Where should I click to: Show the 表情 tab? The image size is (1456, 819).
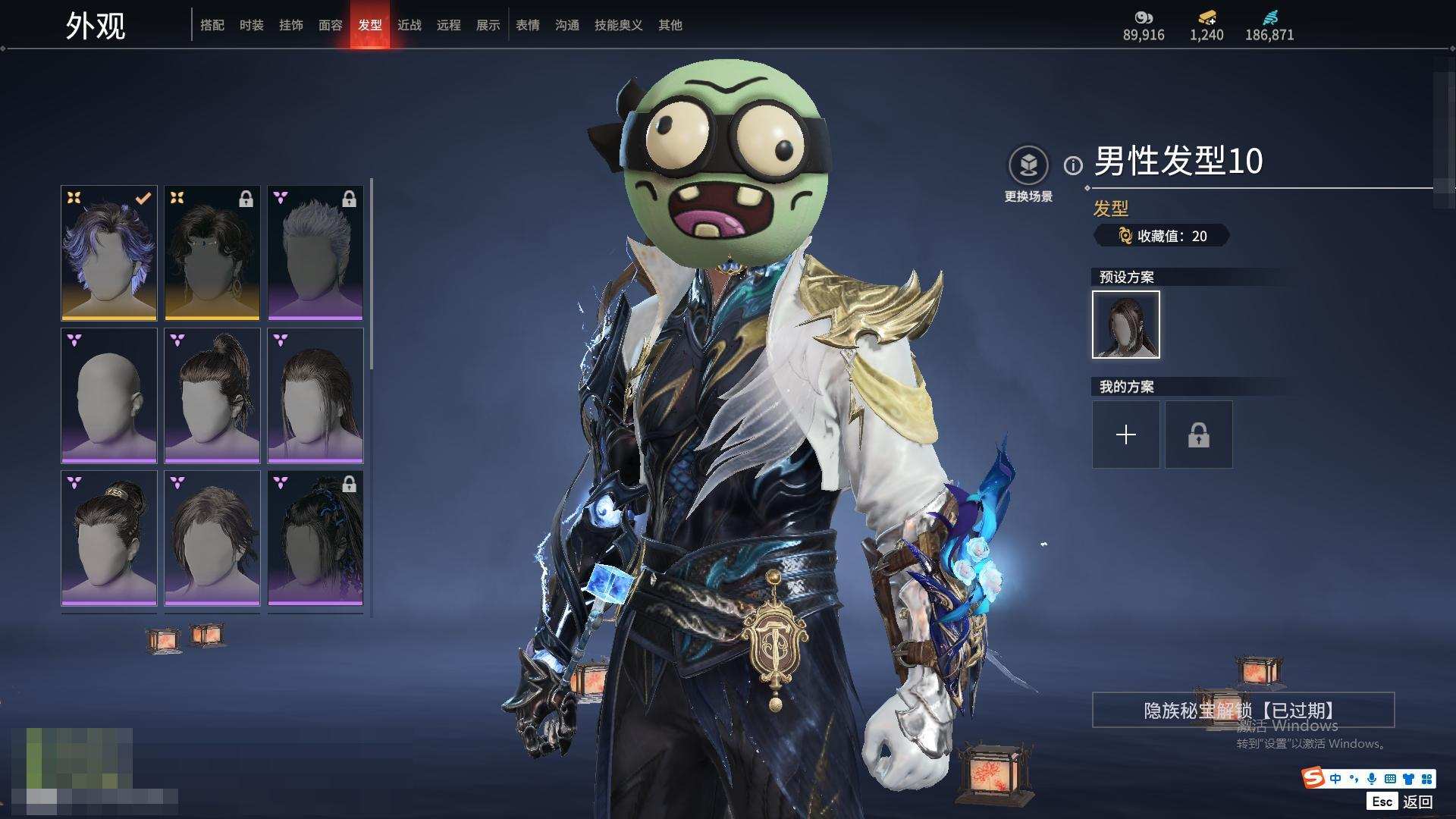pyautogui.click(x=528, y=26)
